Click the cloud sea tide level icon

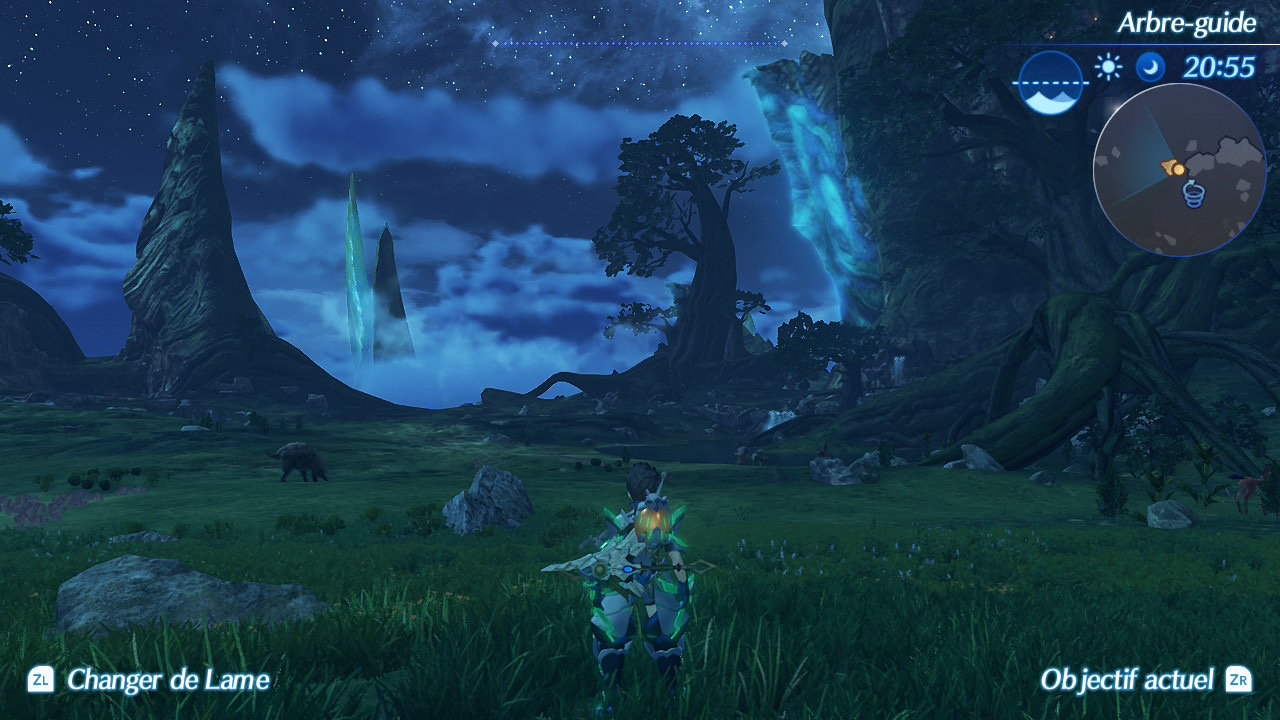coord(1051,83)
